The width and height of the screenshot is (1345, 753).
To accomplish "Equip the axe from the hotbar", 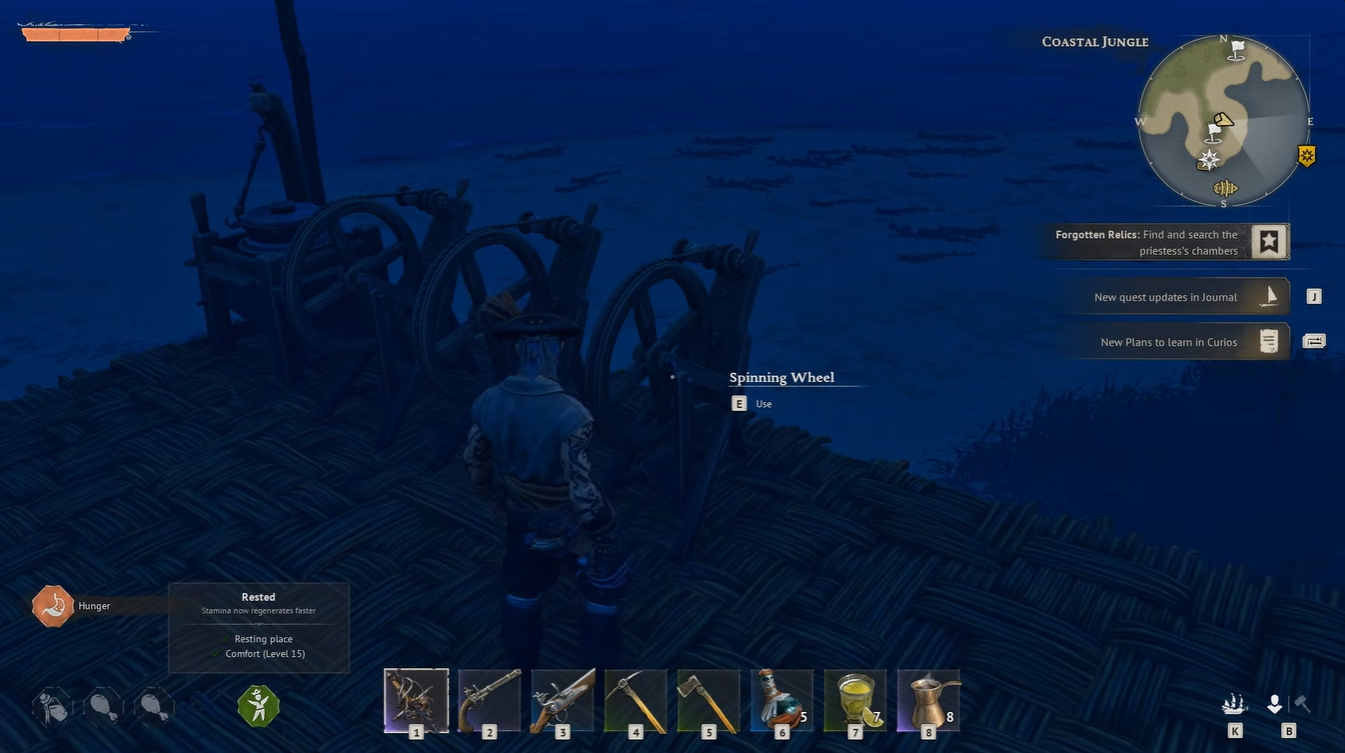I will 709,700.
